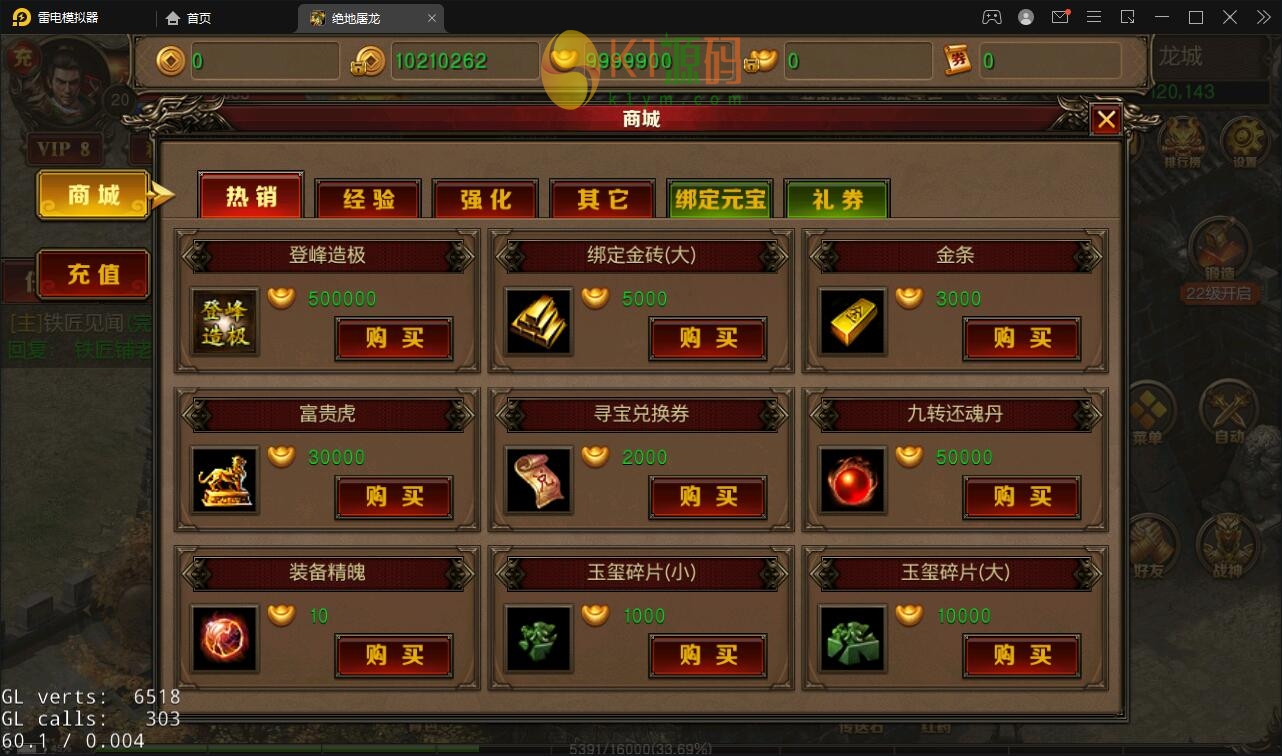Screen dimensions: 1282x756
Task: Expand the emulator toolbar with the double chevron
Action: (x=1263, y=17)
